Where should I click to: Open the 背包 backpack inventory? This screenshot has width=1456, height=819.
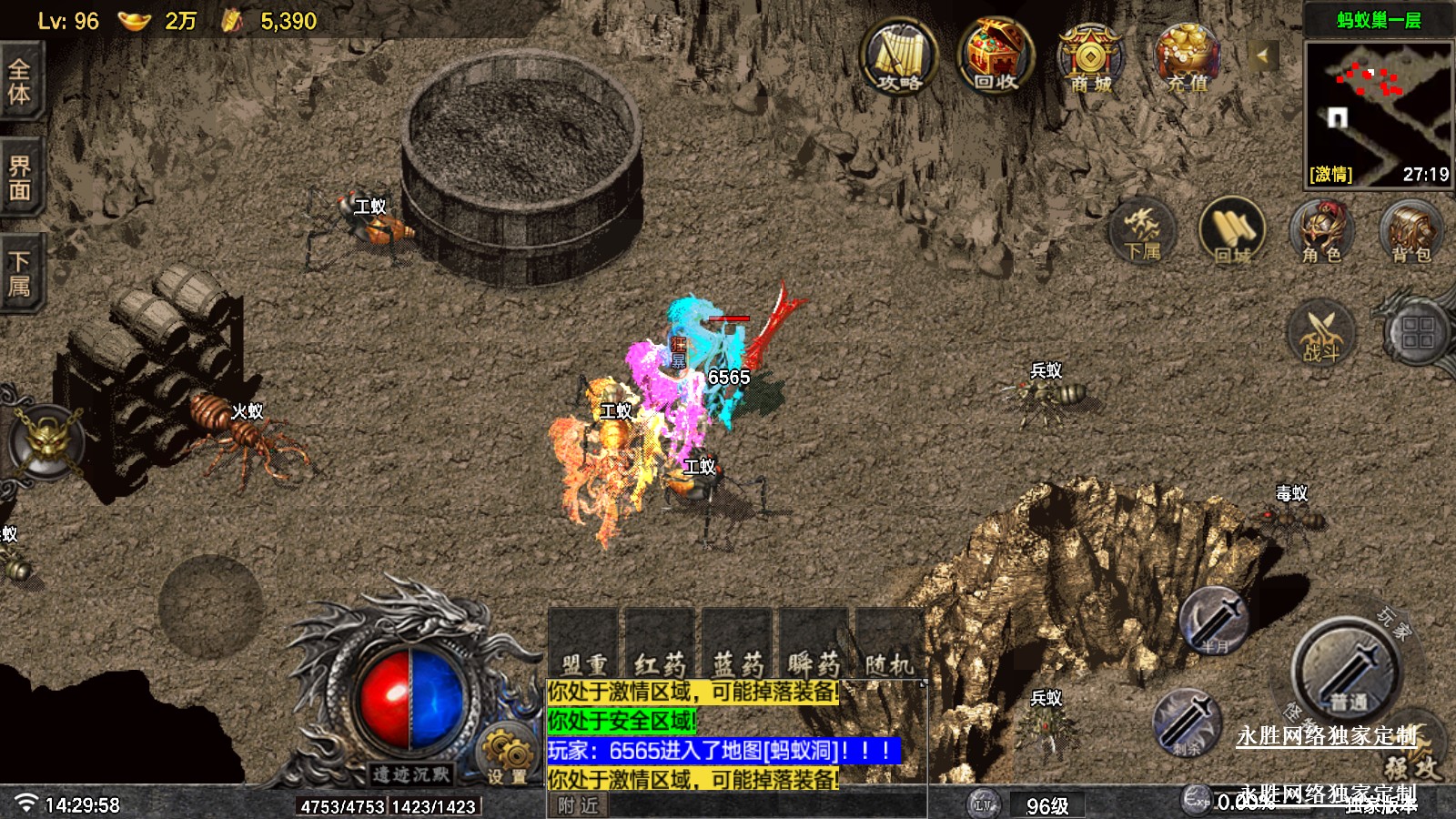(1410, 230)
